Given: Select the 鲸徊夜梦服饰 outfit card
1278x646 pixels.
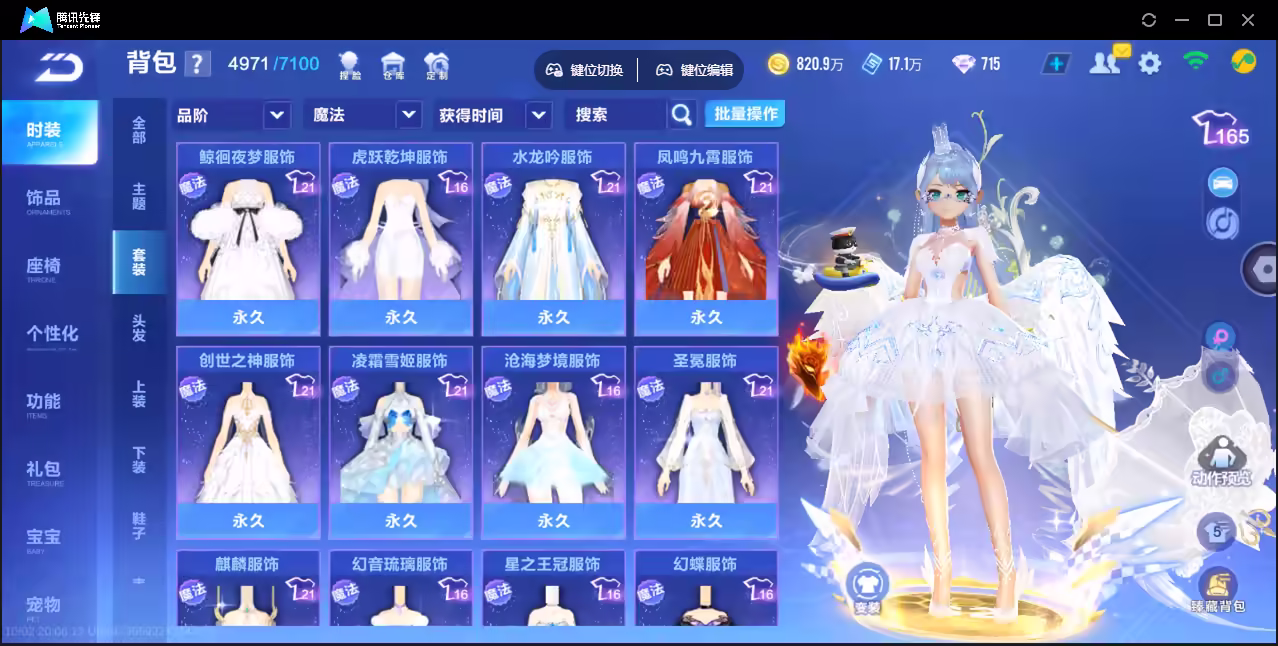Looking at the screenshot, I should click(248, 240).
